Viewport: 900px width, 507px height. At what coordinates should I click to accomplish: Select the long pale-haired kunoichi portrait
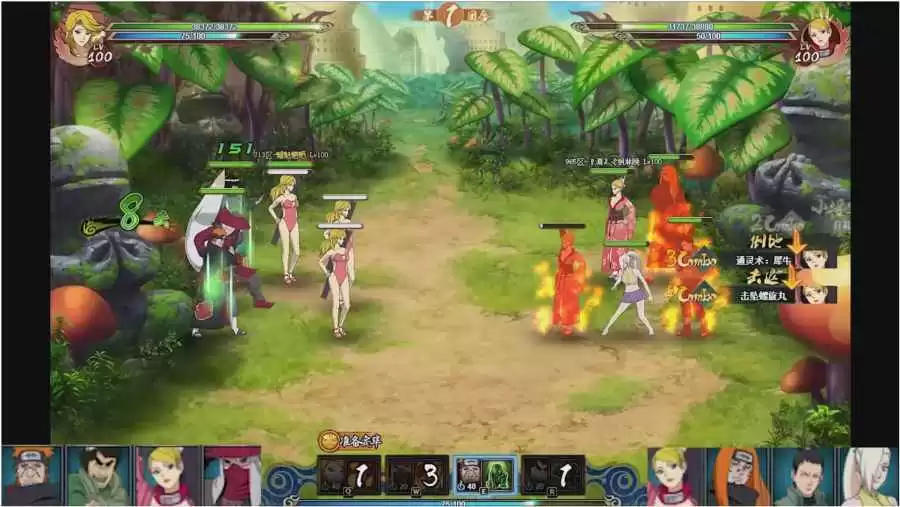pos(869,476)
